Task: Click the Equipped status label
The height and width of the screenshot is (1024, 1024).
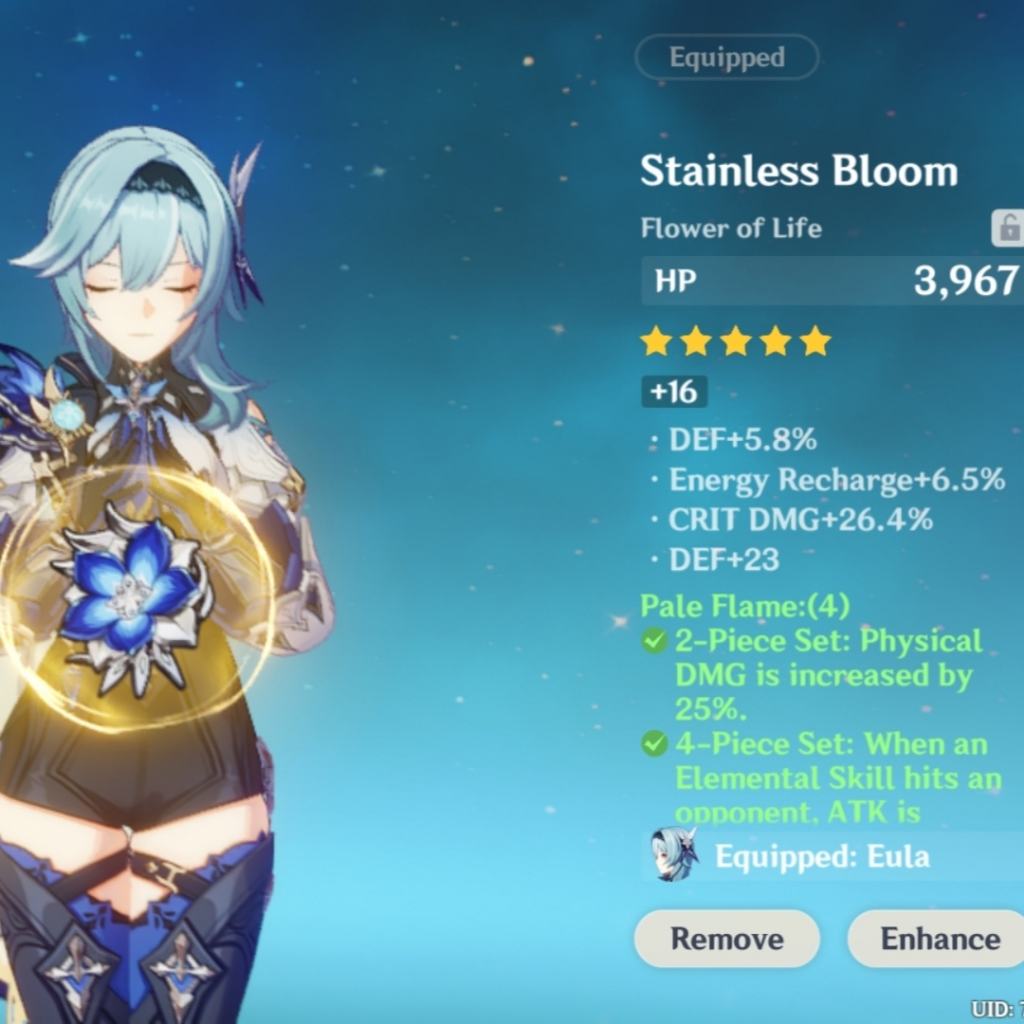Action: (727, 58)
